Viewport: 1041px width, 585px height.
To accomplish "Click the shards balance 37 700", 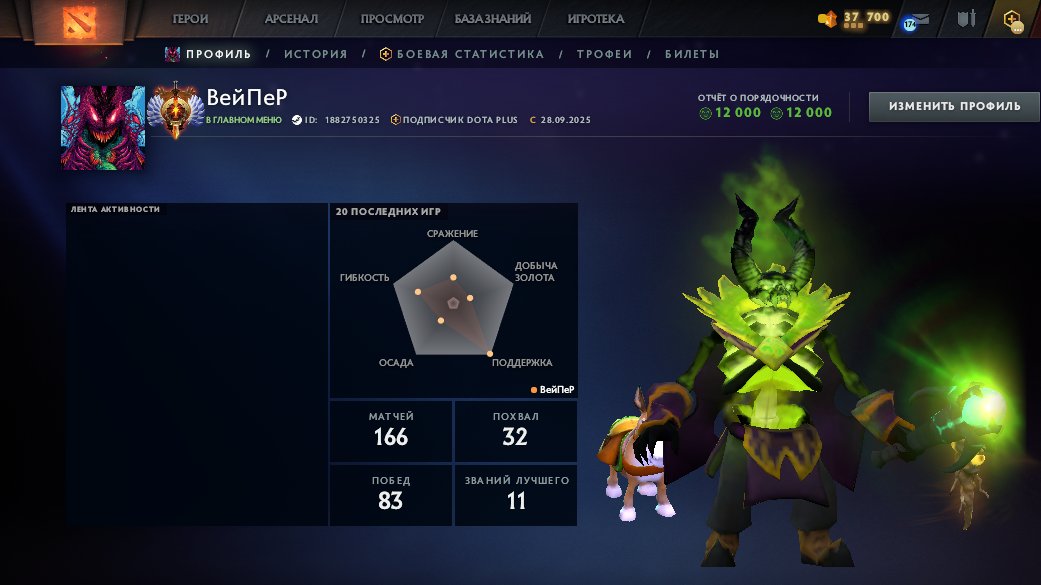I will coord(856,18).
